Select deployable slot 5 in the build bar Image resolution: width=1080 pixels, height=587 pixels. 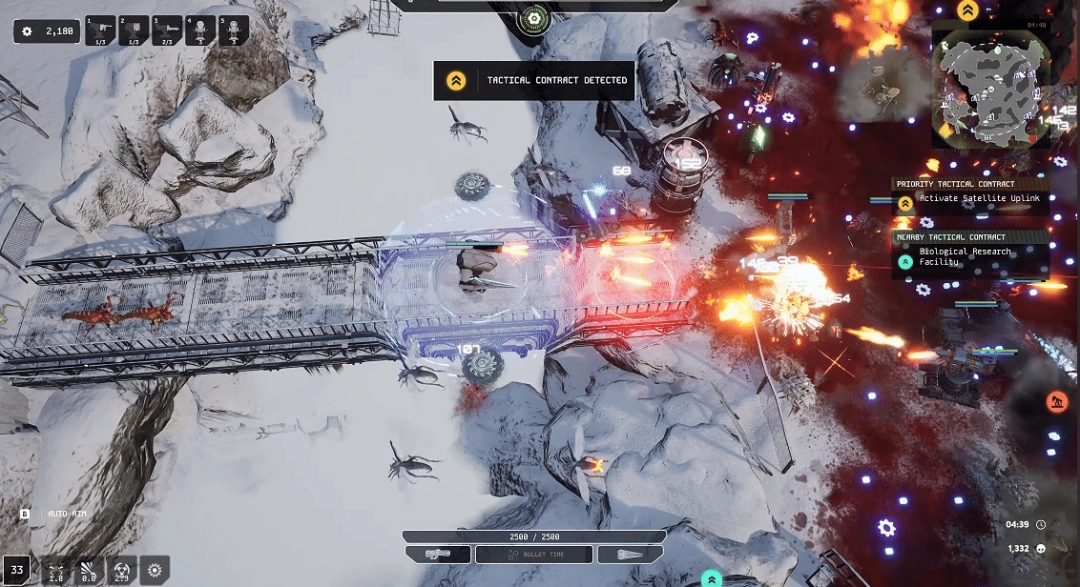pos(233,30)
